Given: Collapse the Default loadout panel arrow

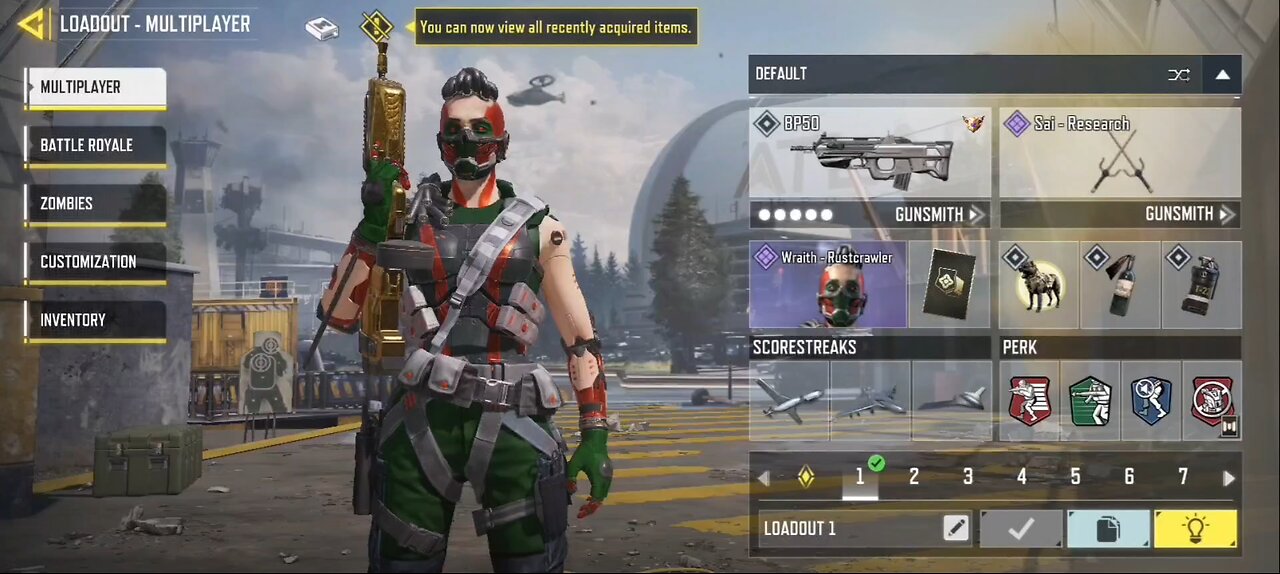Looking at the screenshot, I should tap(1222, 74).
